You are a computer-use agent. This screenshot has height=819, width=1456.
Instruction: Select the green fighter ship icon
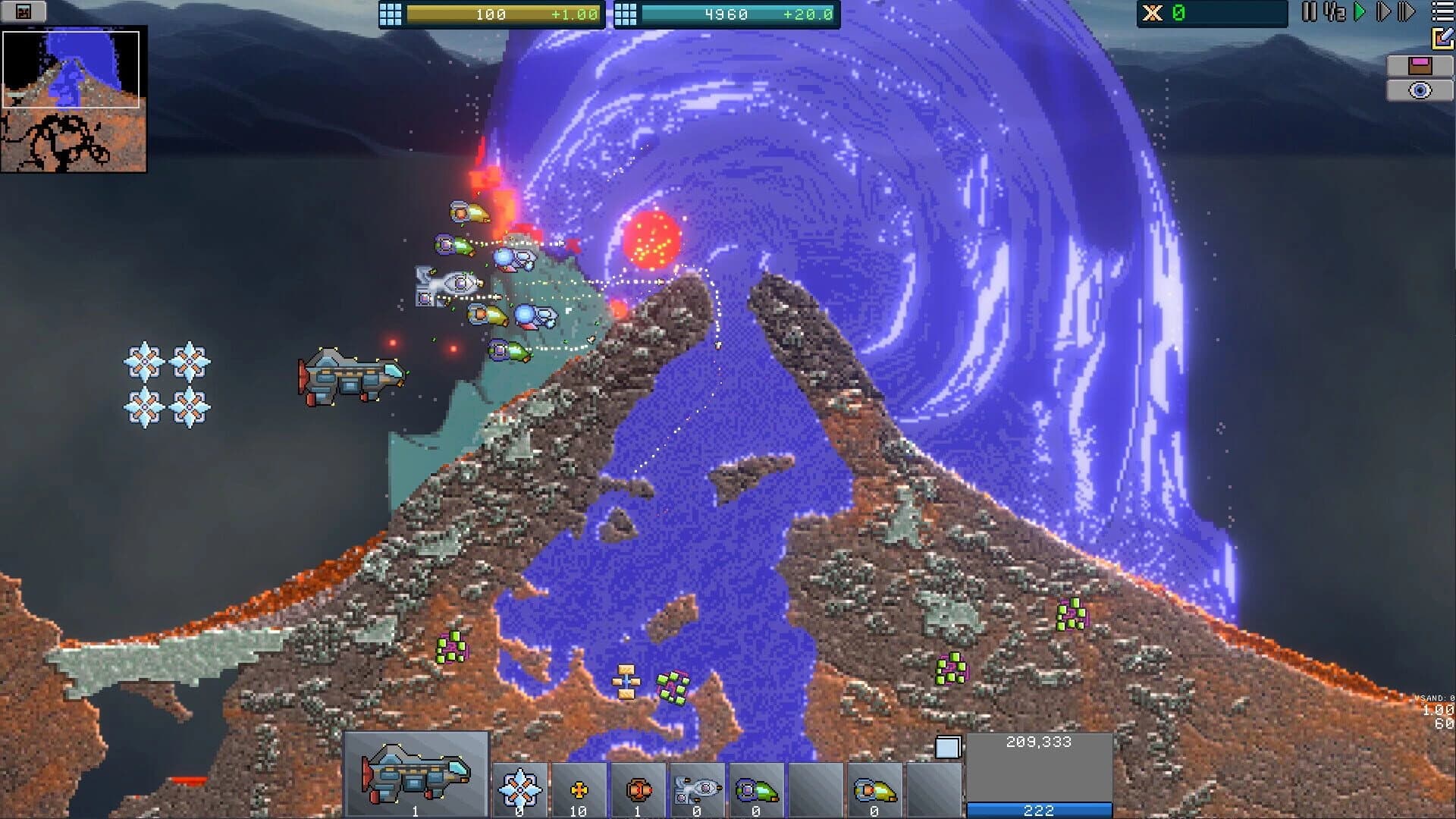click(755, 789)
